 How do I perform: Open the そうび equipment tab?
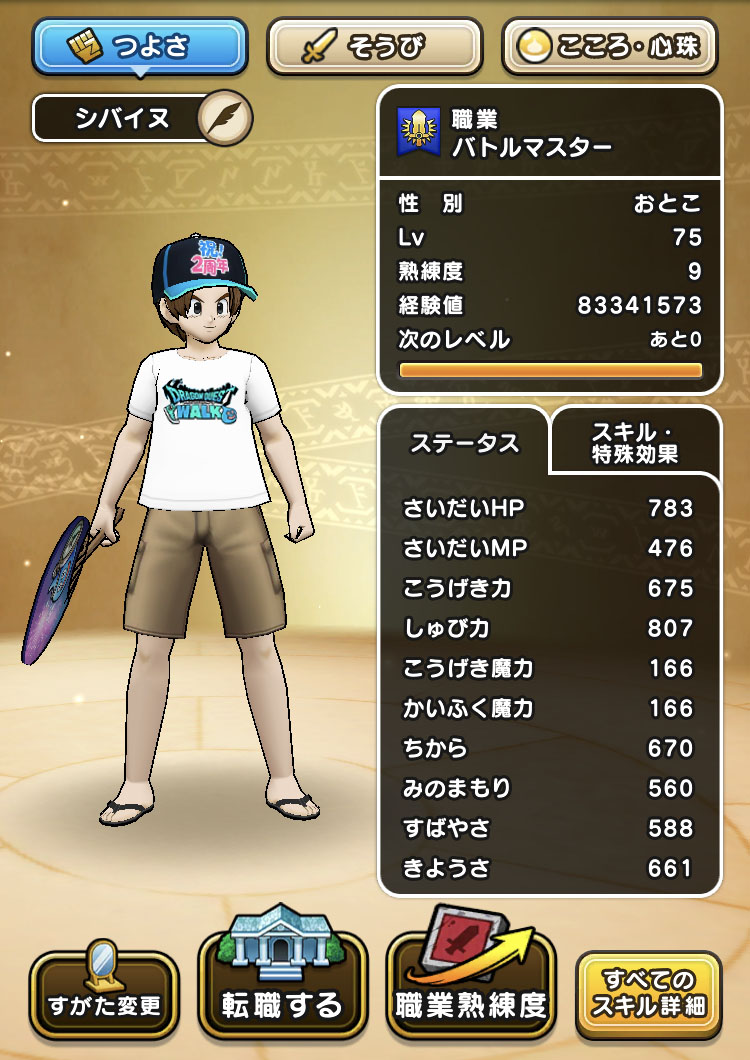point(375,45)
